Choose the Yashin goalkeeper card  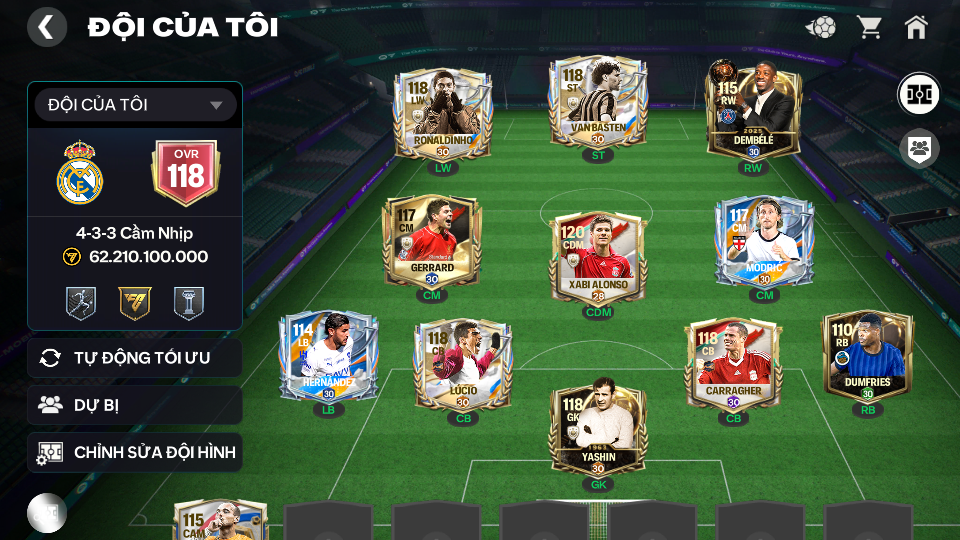(597, 432)
